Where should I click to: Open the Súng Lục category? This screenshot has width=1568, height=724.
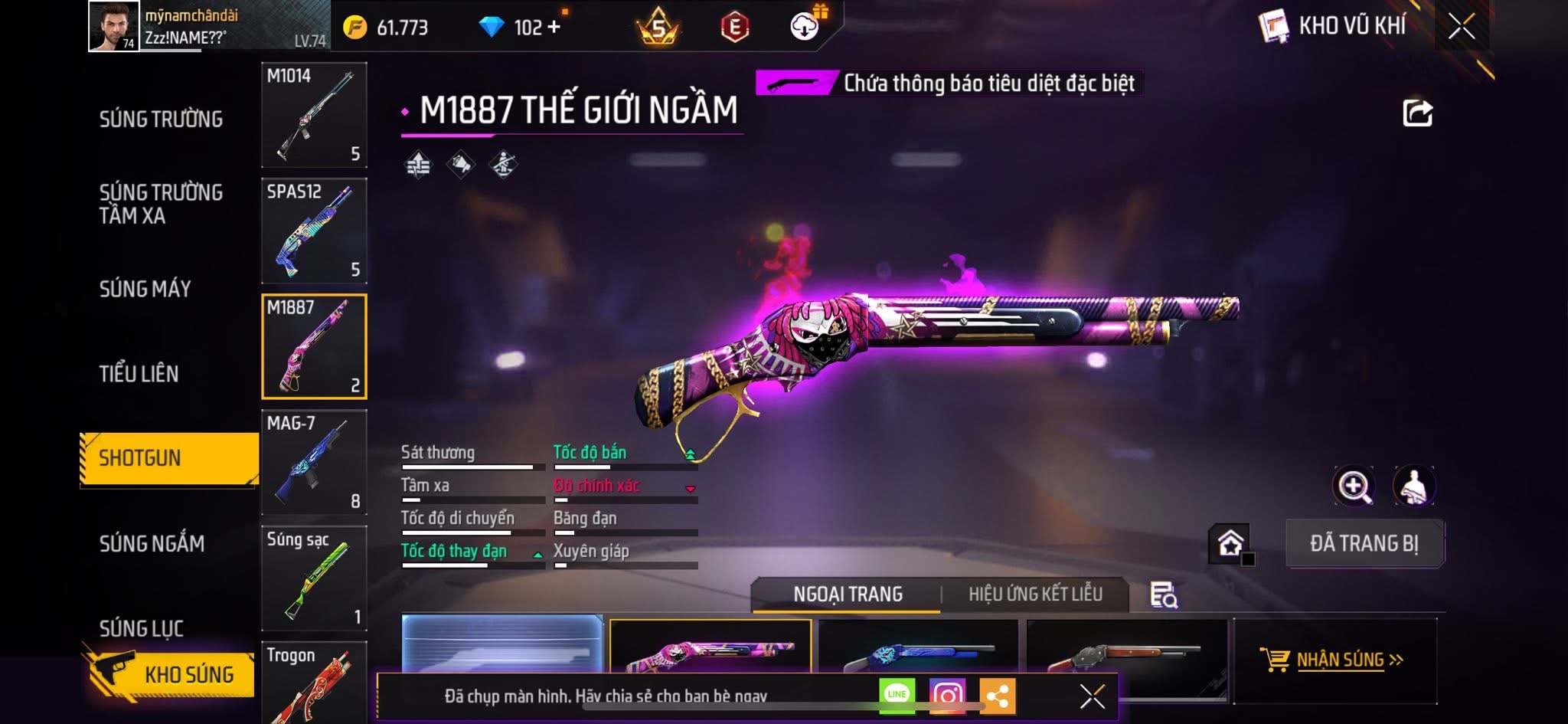point(142,628)
